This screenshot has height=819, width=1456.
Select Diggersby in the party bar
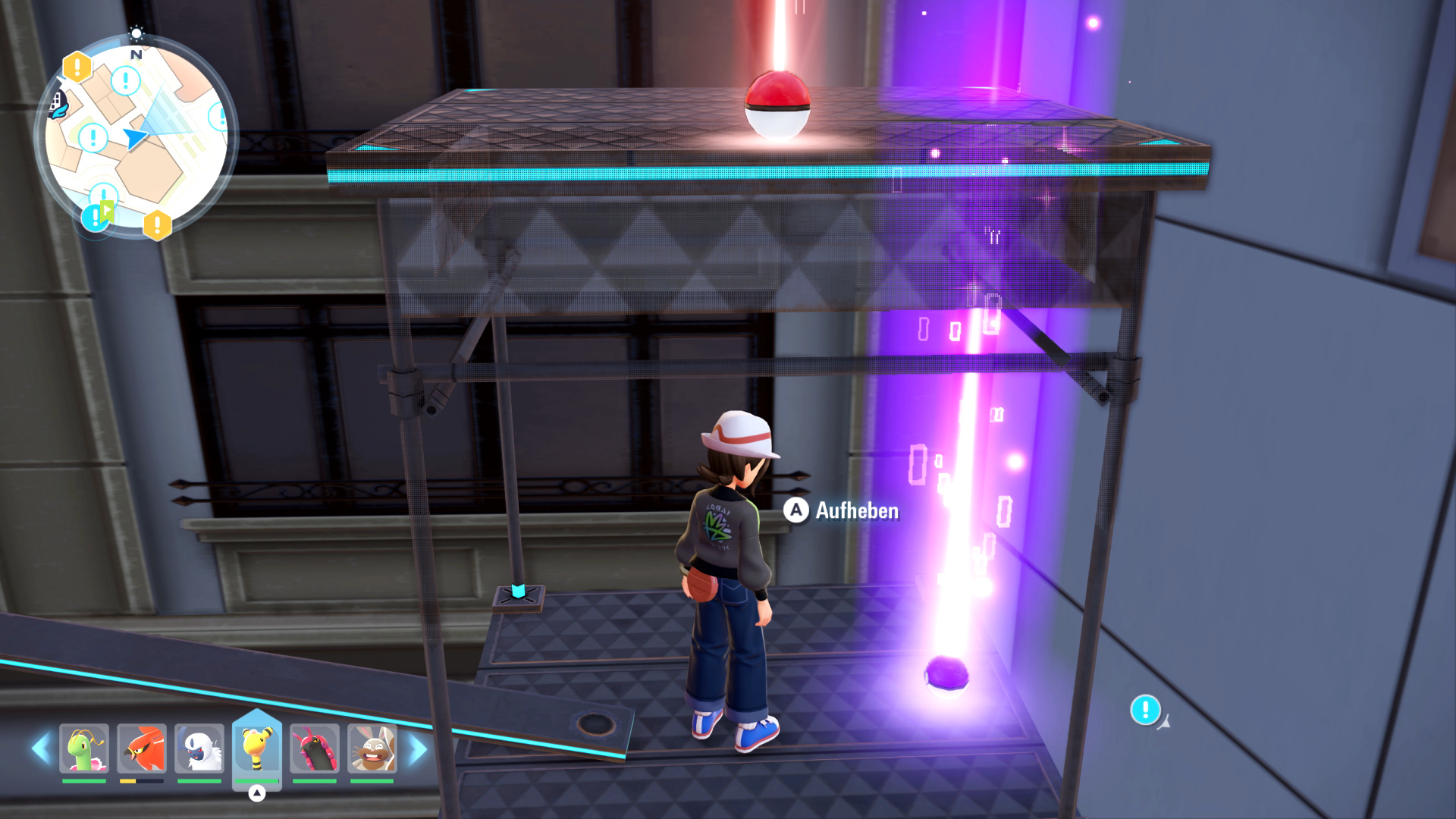click(372, 748)
